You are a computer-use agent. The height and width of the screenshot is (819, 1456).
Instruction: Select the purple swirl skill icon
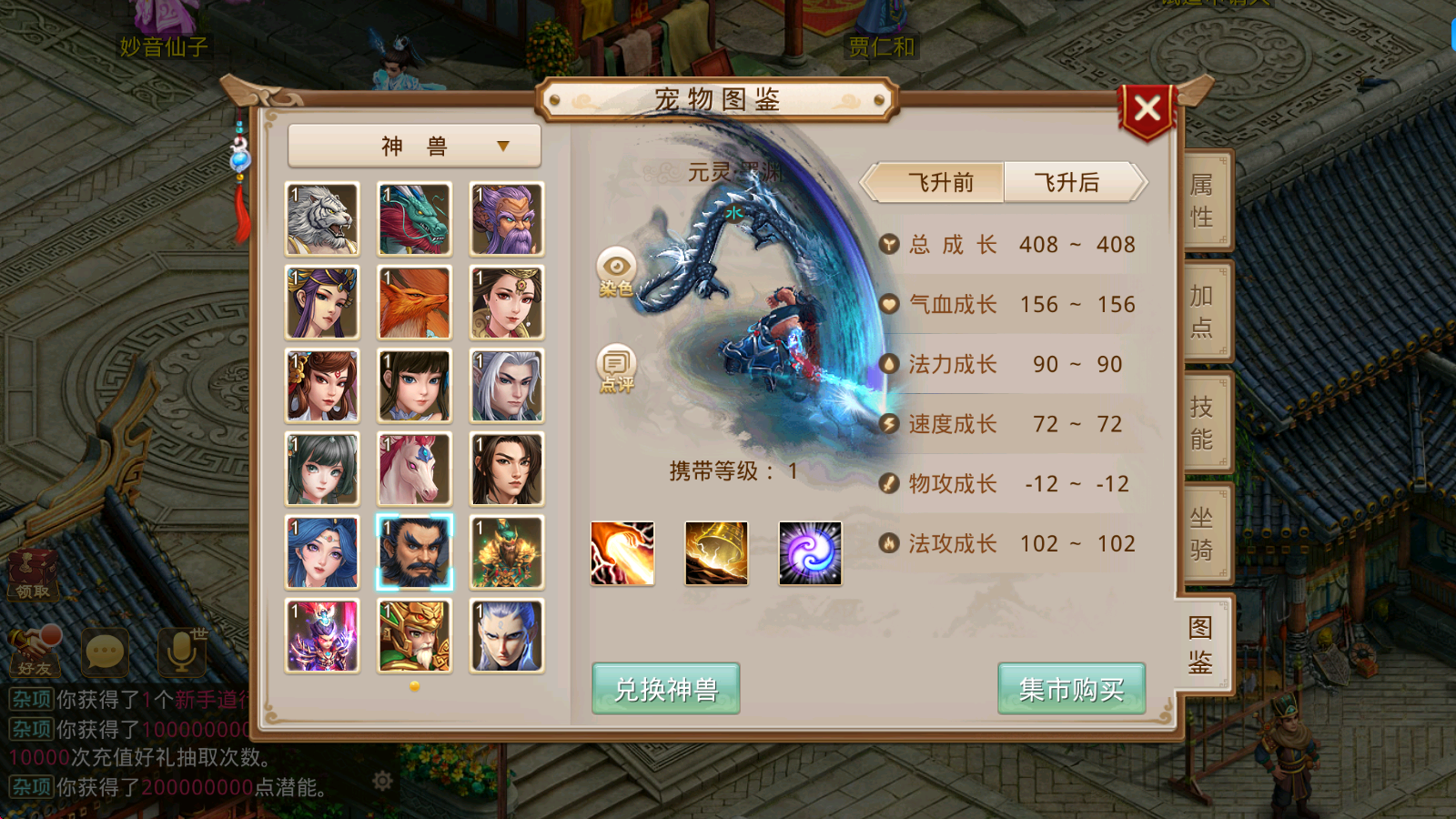click(809, 554)
